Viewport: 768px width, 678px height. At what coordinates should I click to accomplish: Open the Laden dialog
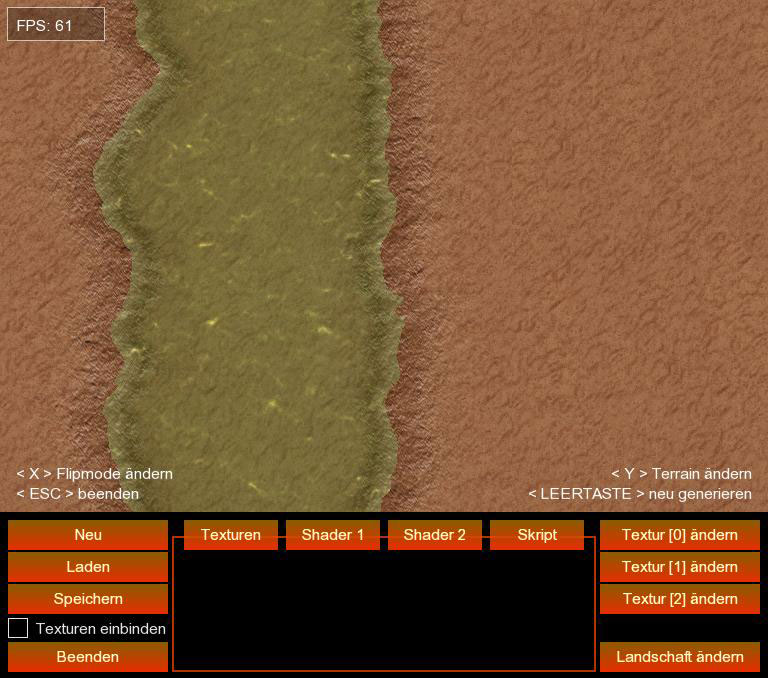(x=88, y=567)
